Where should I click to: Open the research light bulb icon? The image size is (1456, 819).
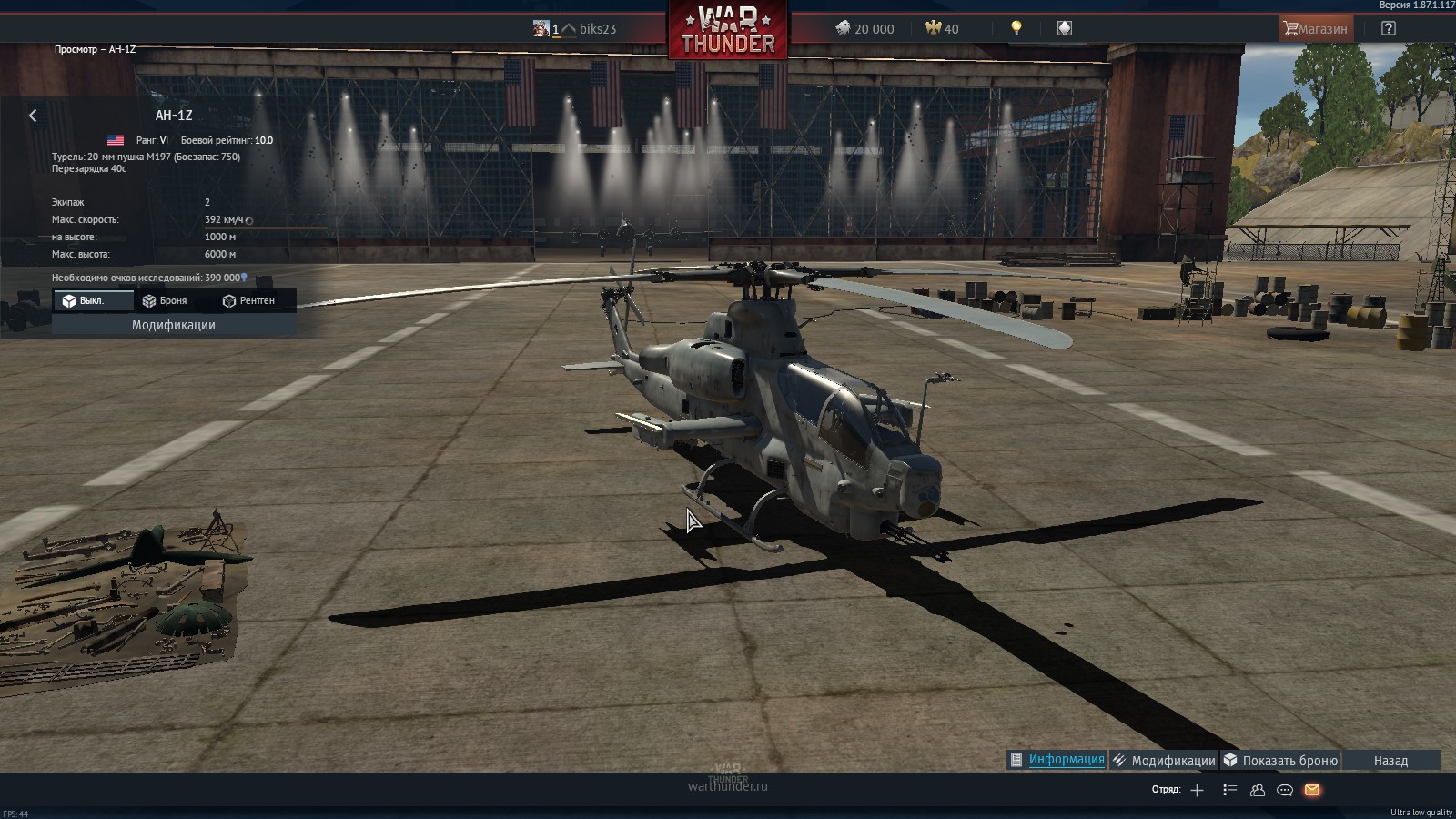point(1016,28)
